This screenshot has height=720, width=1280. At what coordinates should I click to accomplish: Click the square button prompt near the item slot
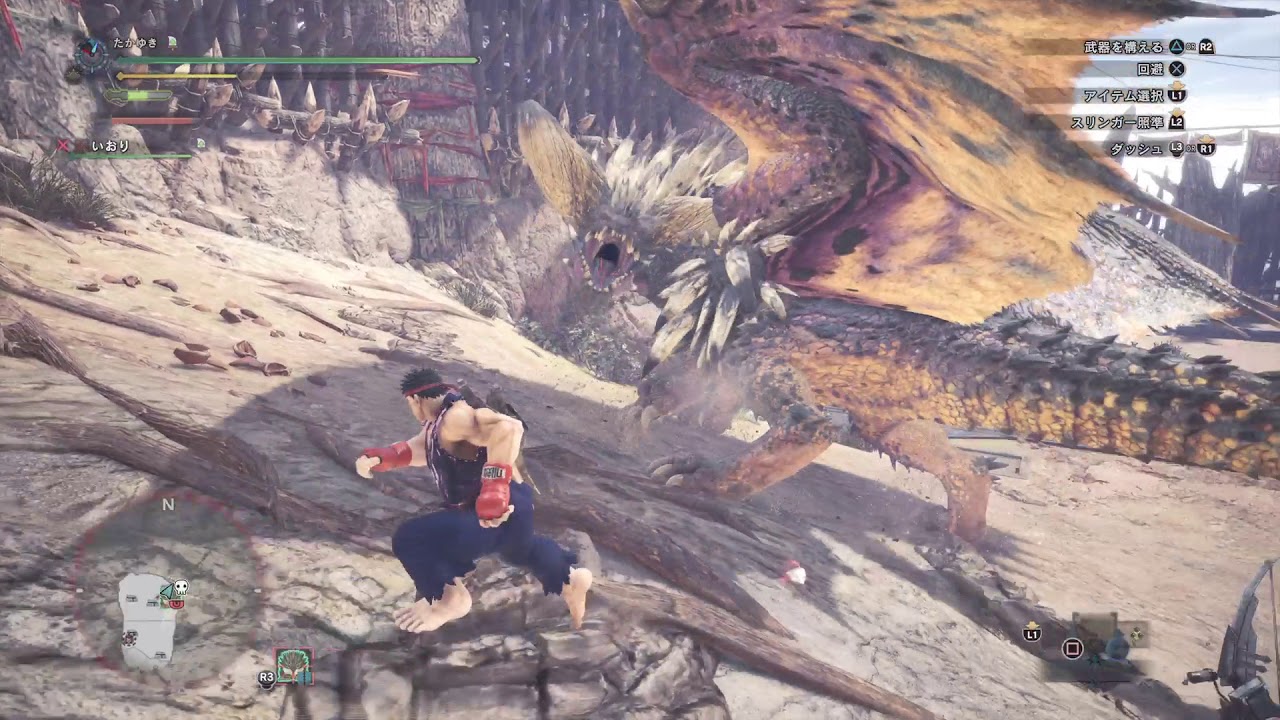(1073, 648)
